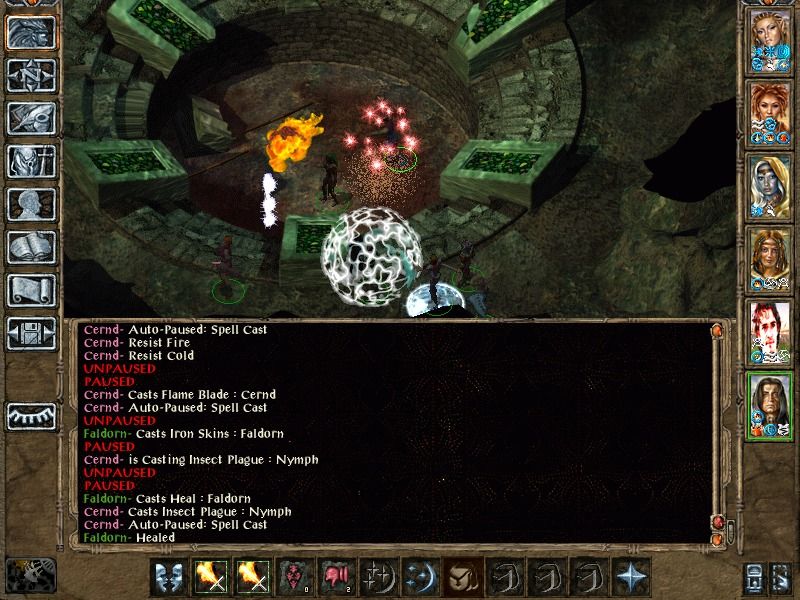Image resolution: width=800 pixels, height=600 pixels.
Task: Open the priest scroll screen
Action: (32, 290)
